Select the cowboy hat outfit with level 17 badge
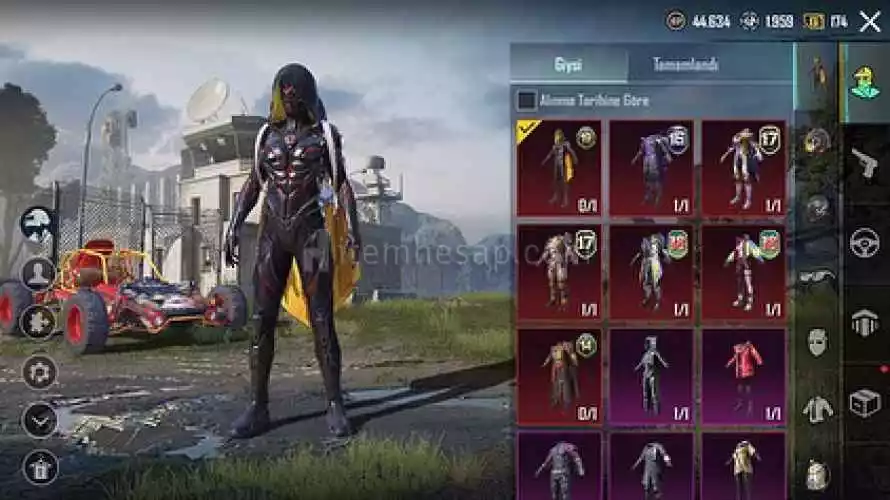This screenshot has width=890, height=500. 743,168
